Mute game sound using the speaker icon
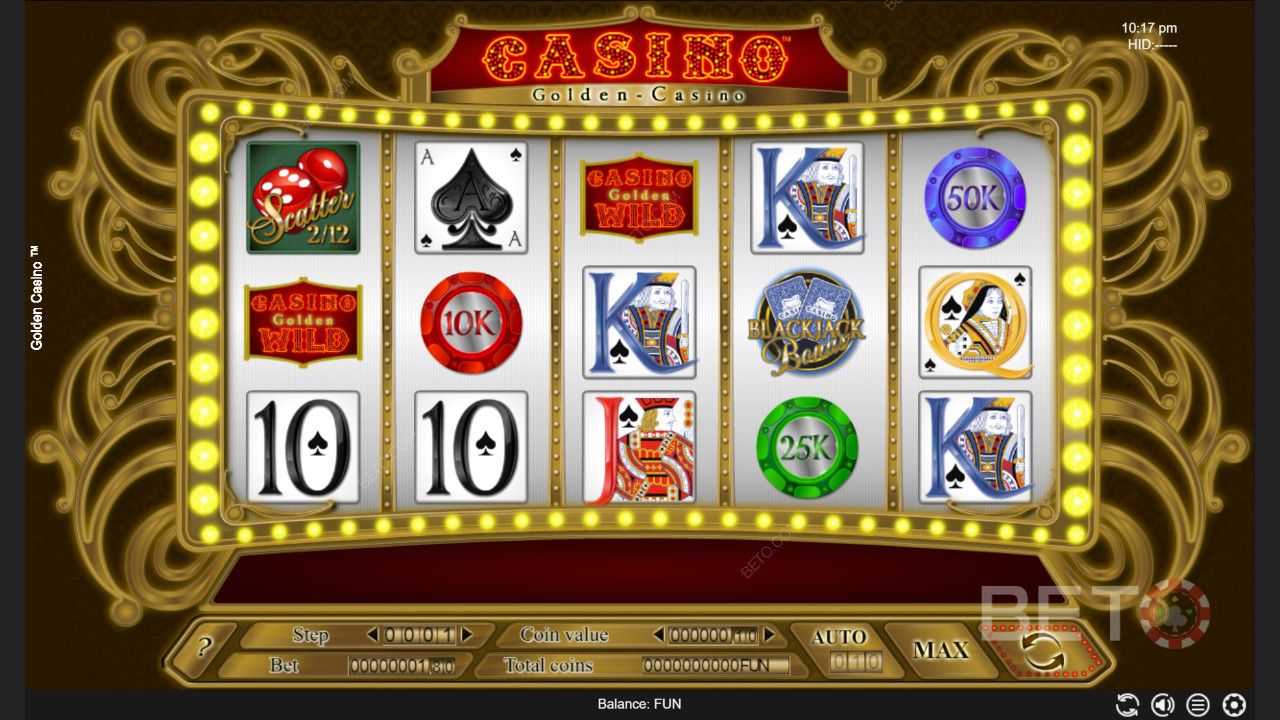This screenshot has width=1280, height=720. coord(1162,704)
